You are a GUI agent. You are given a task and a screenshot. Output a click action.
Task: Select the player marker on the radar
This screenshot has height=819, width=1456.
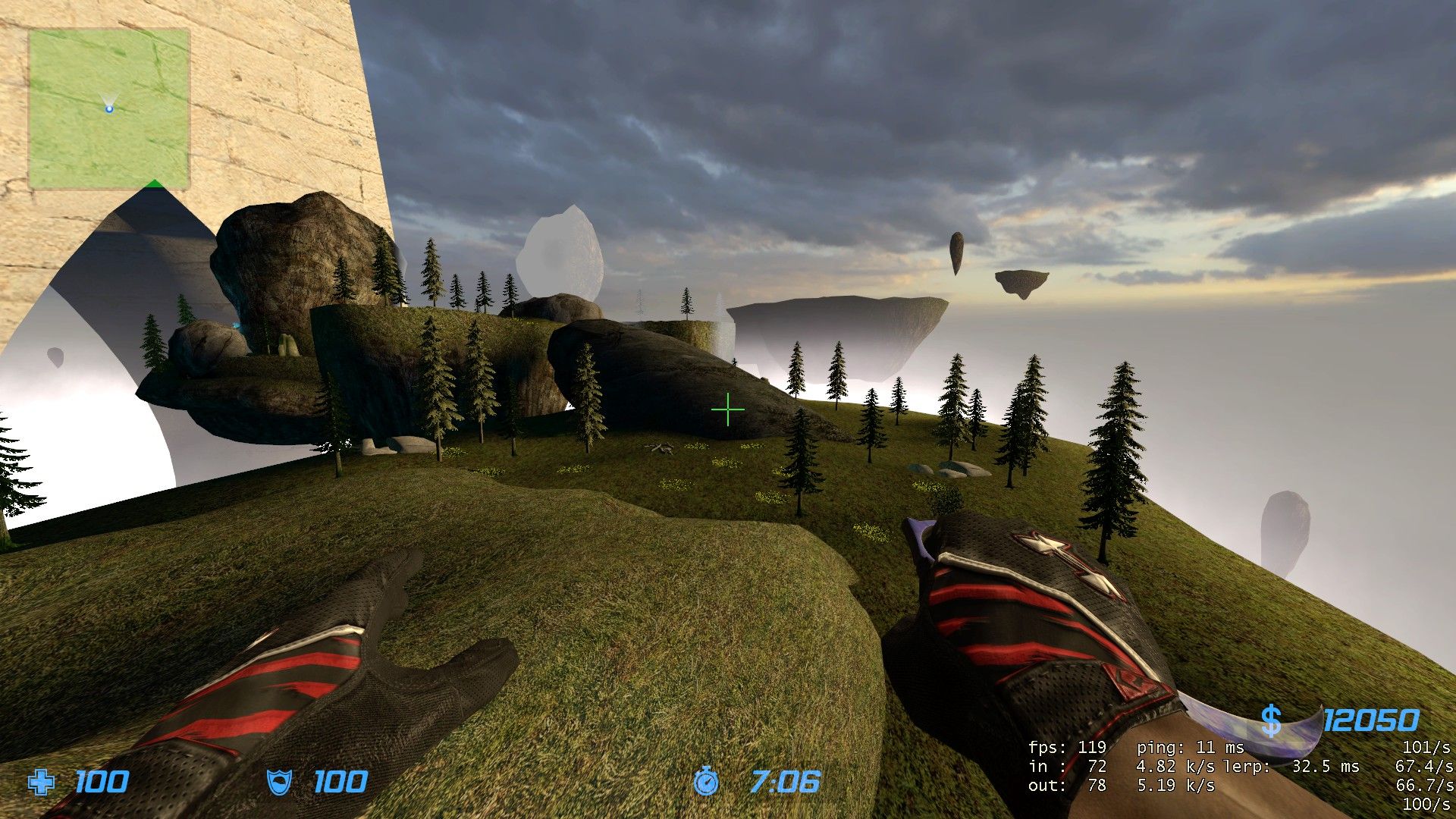point(109,108)
